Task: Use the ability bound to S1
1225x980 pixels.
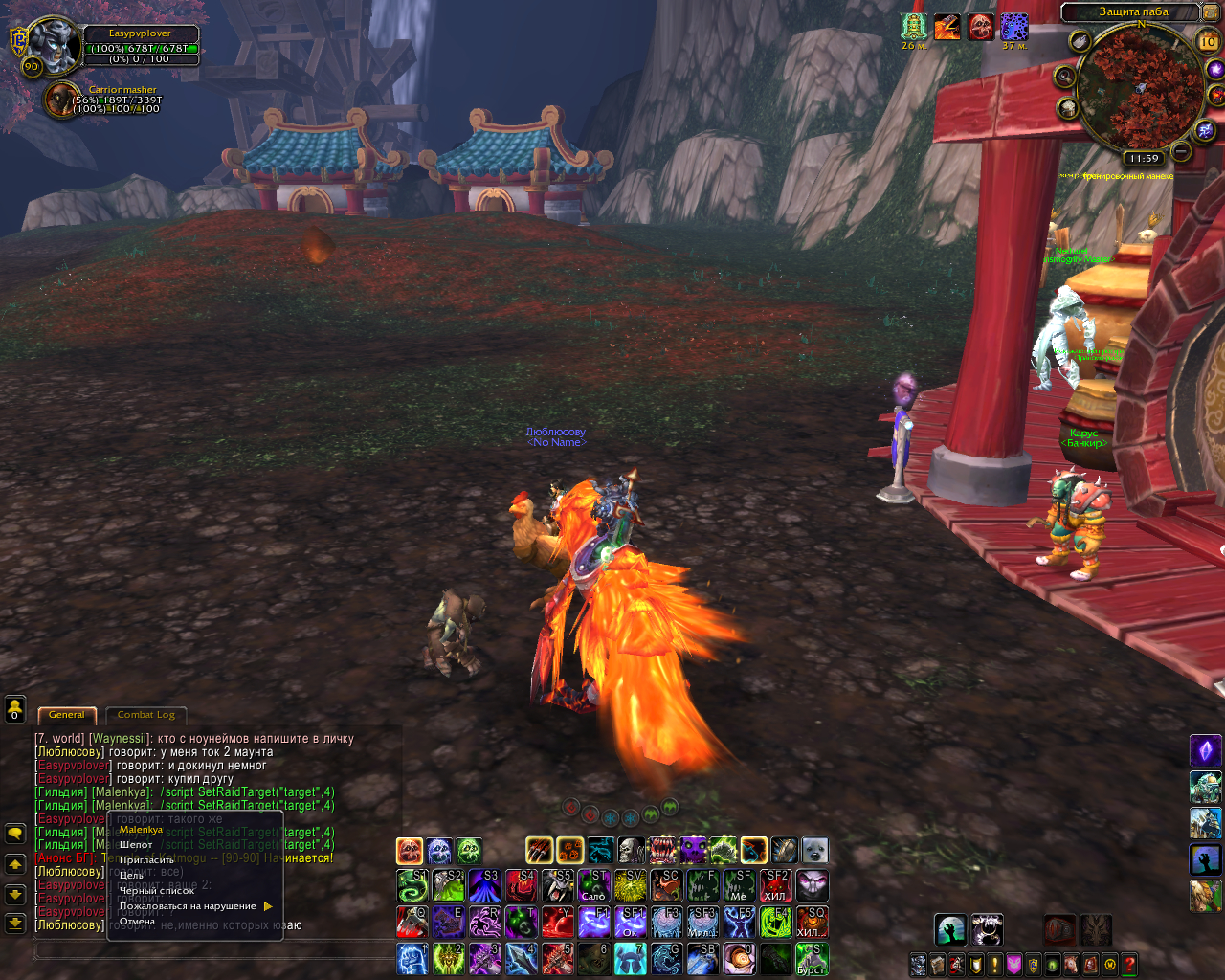Action: coord(412,885)
